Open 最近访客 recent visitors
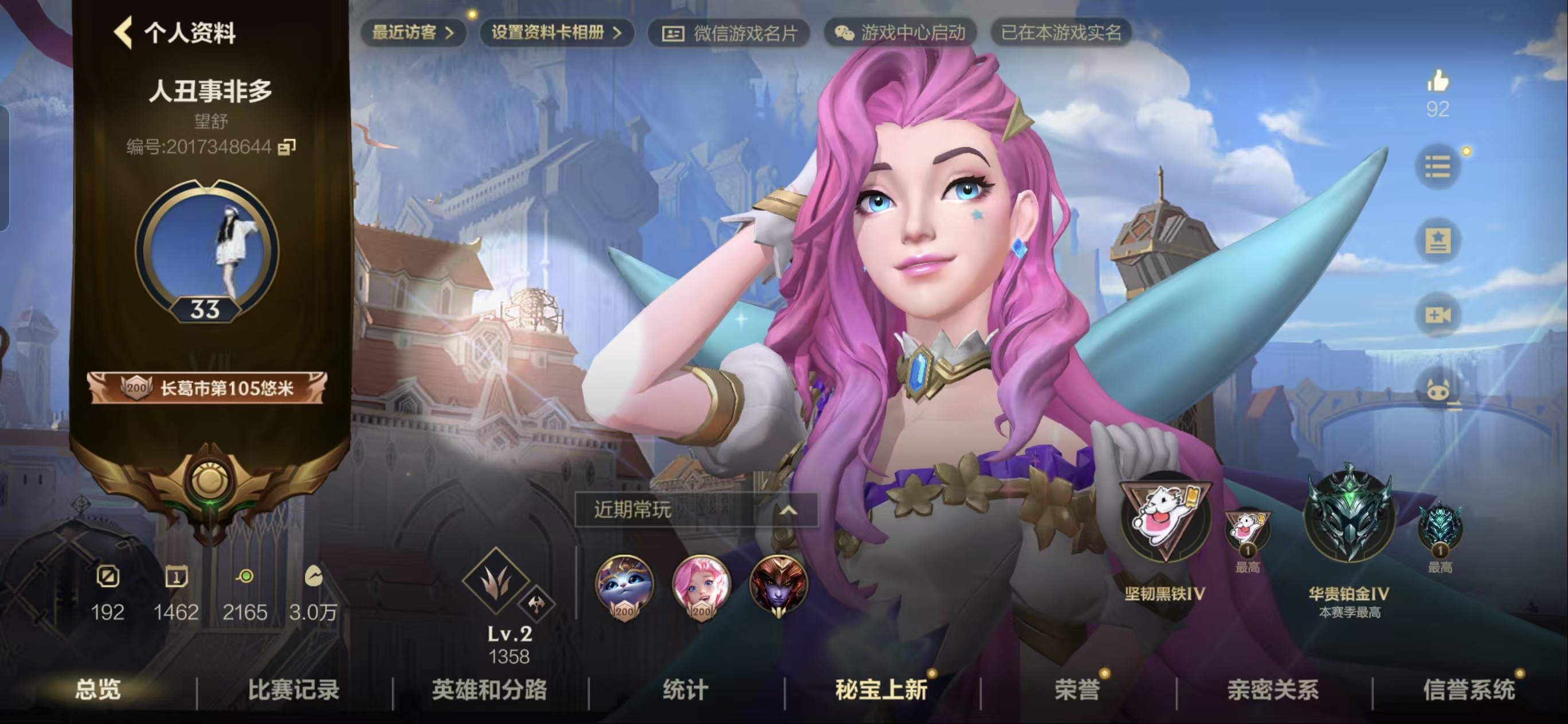Screen dimensions: 1568x724 (x=413, y=33)
